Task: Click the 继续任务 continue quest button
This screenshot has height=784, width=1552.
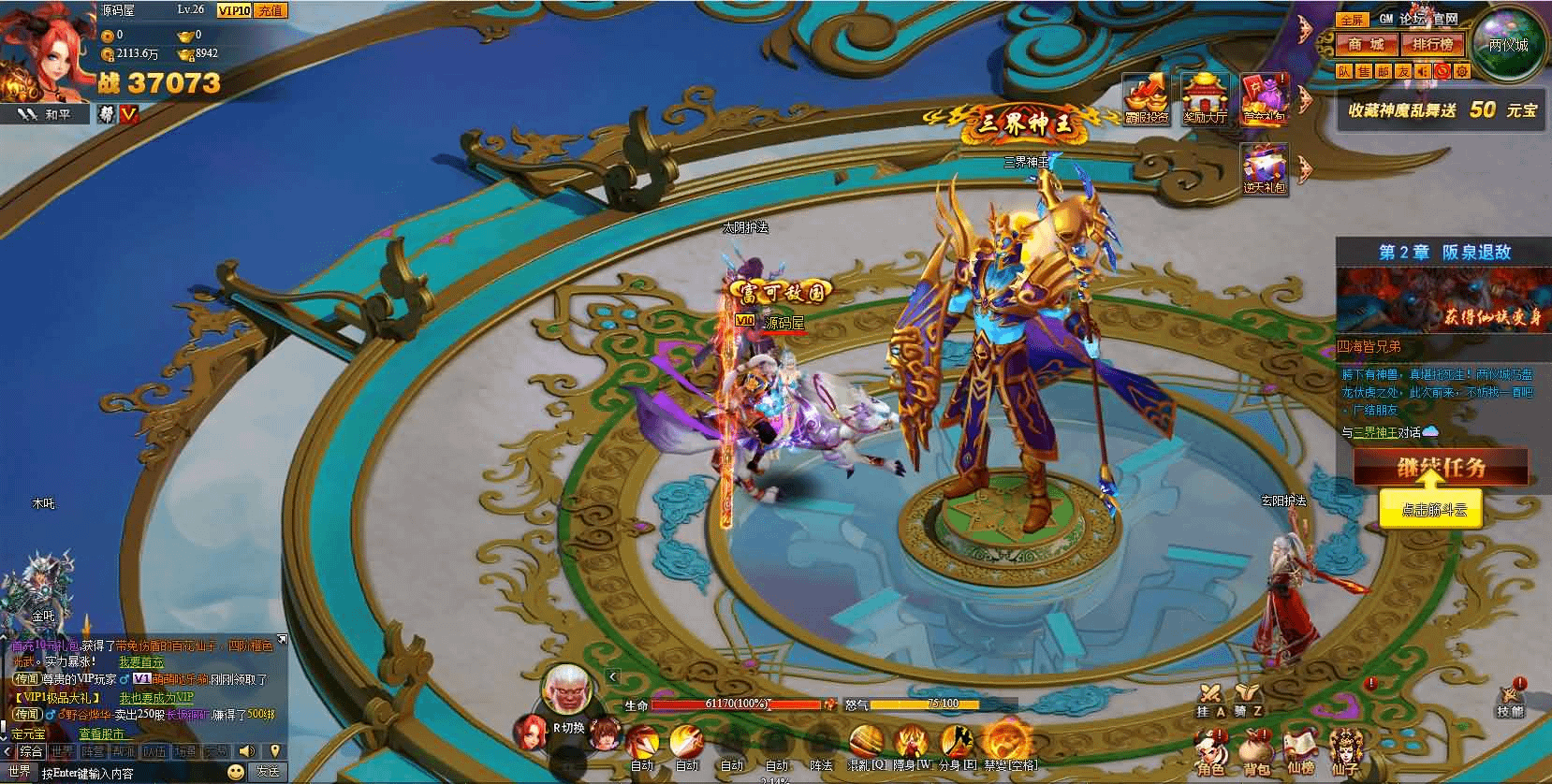Action: click(x=1440, y=466)
